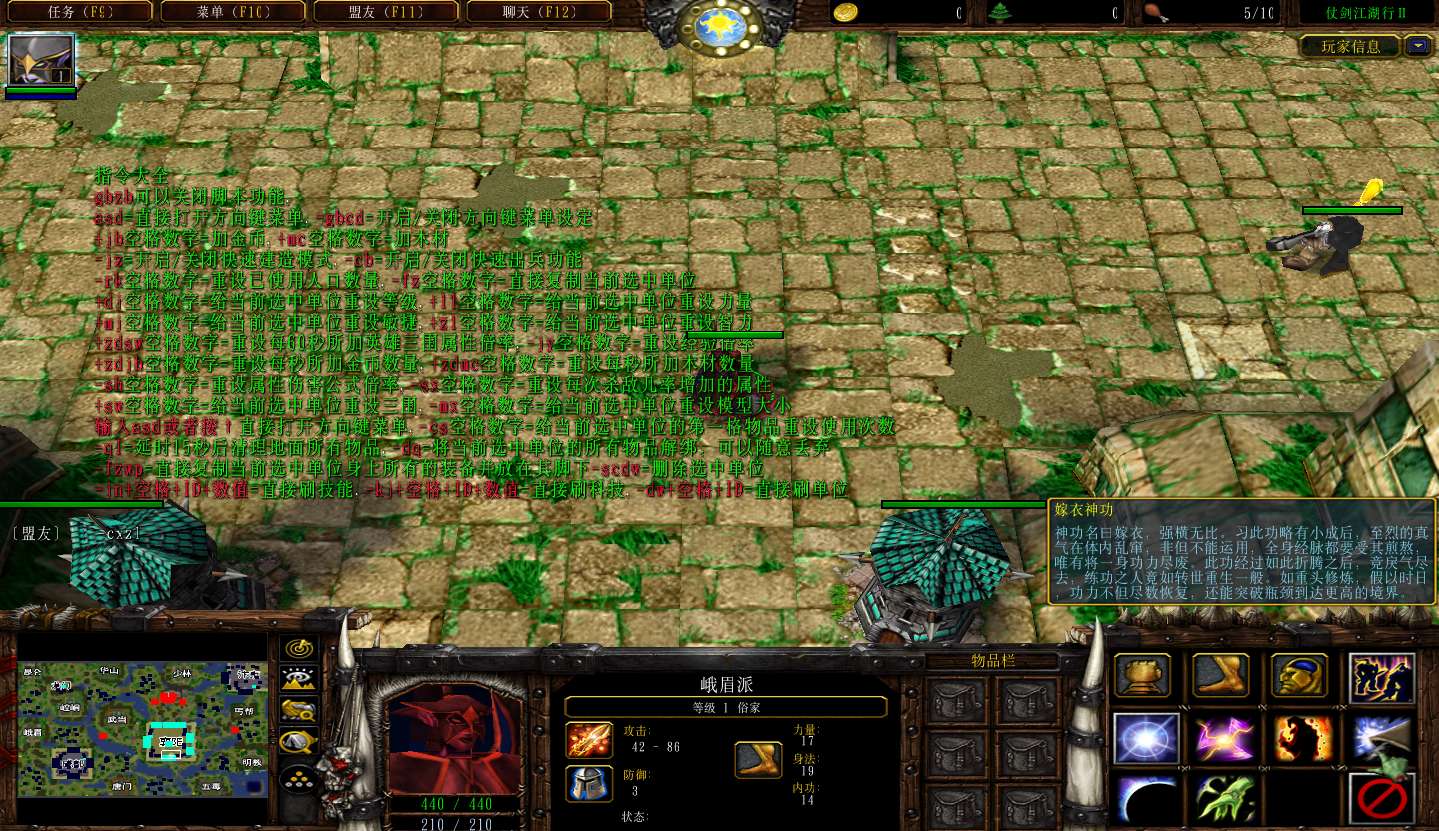Click the red cancel circle button
This screenshot has width=1439, height=831.
[1381, 799]
